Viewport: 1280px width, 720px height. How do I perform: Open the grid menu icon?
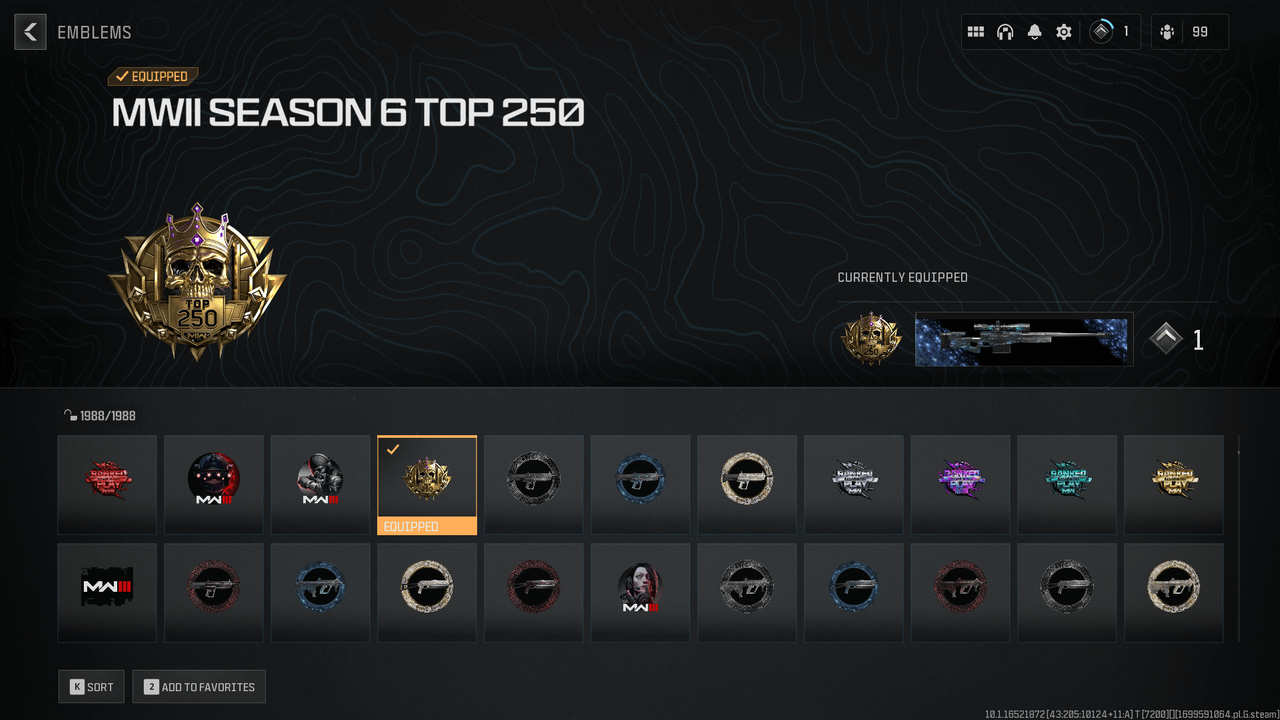[x=975, y=32]
